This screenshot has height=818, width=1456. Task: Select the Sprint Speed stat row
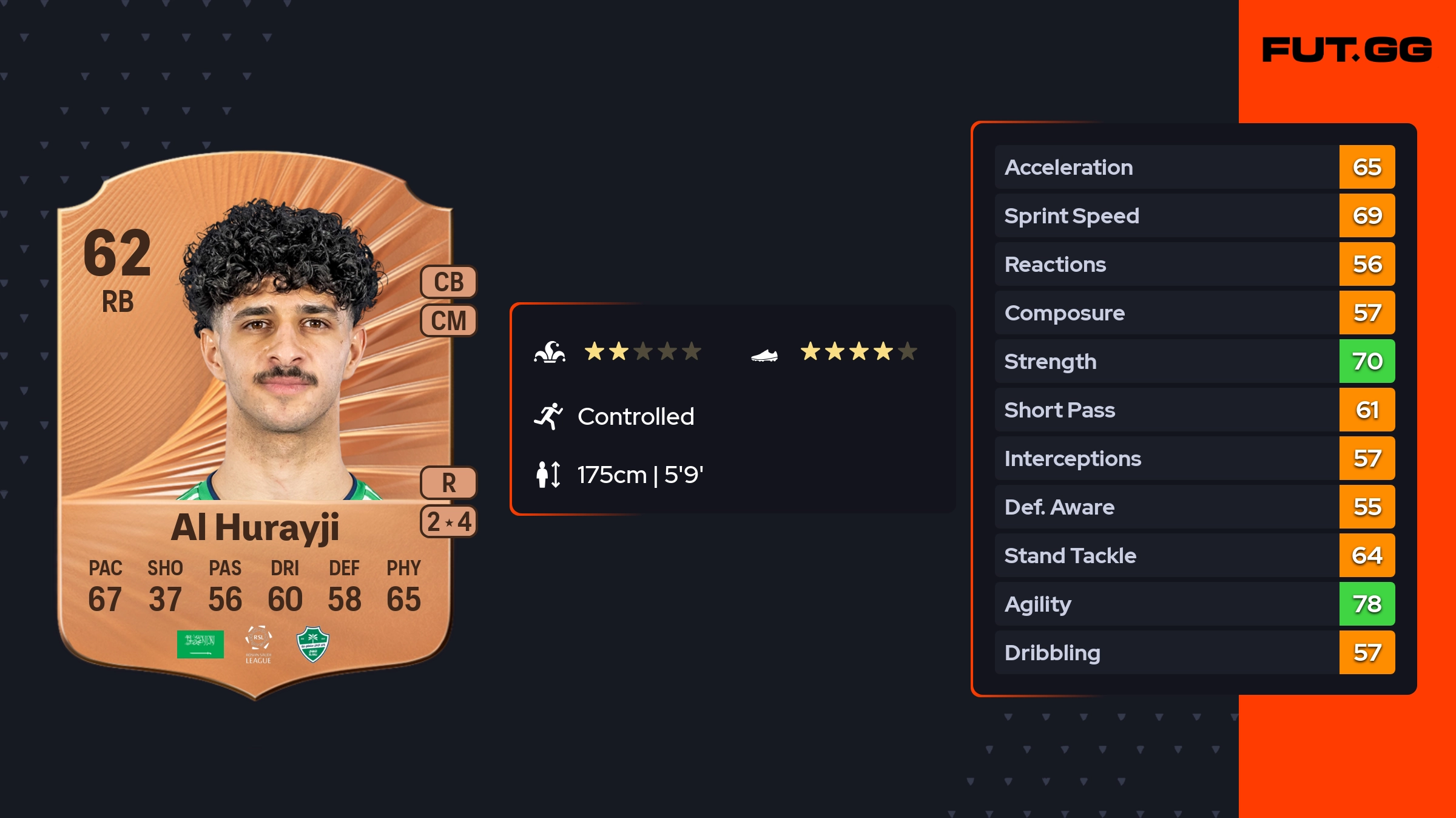point(1194,215)
